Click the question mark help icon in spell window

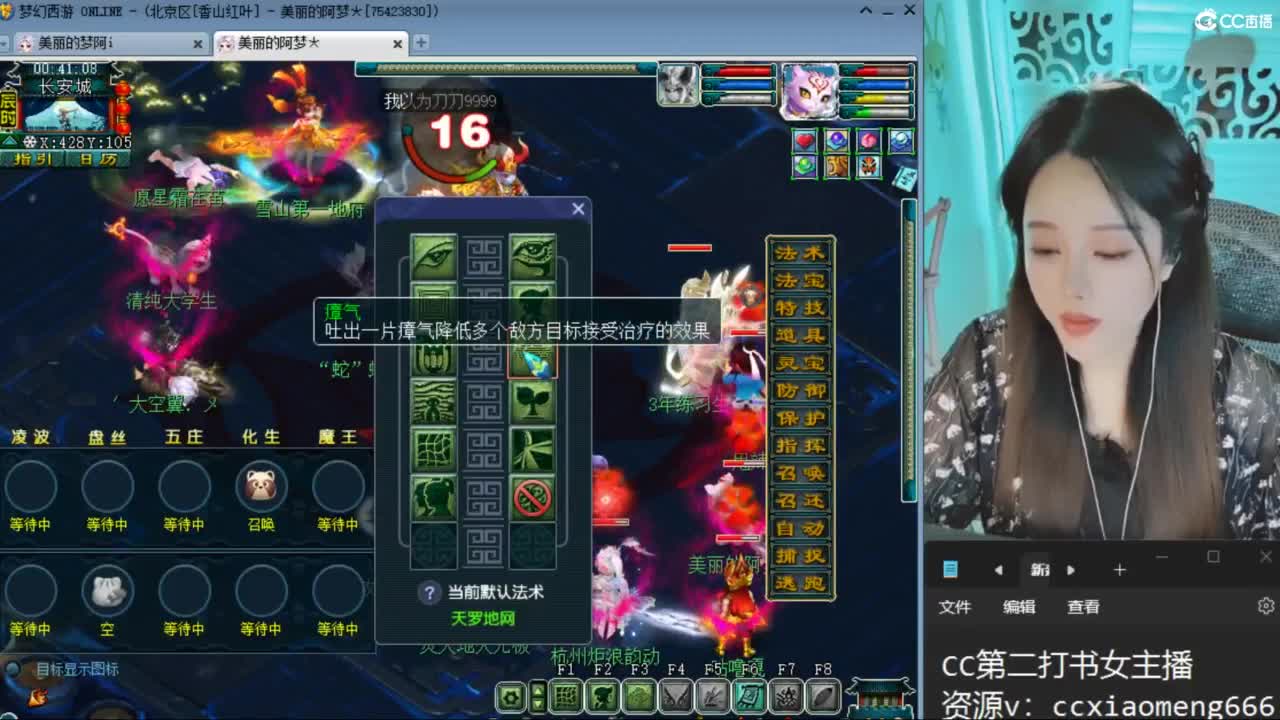[x=429, y=589]
